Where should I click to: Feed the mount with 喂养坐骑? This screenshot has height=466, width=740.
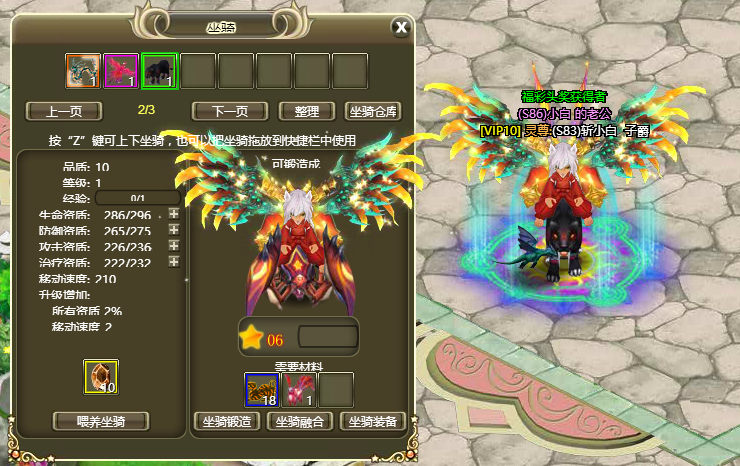pyautogui.click(x=100, y=421)
